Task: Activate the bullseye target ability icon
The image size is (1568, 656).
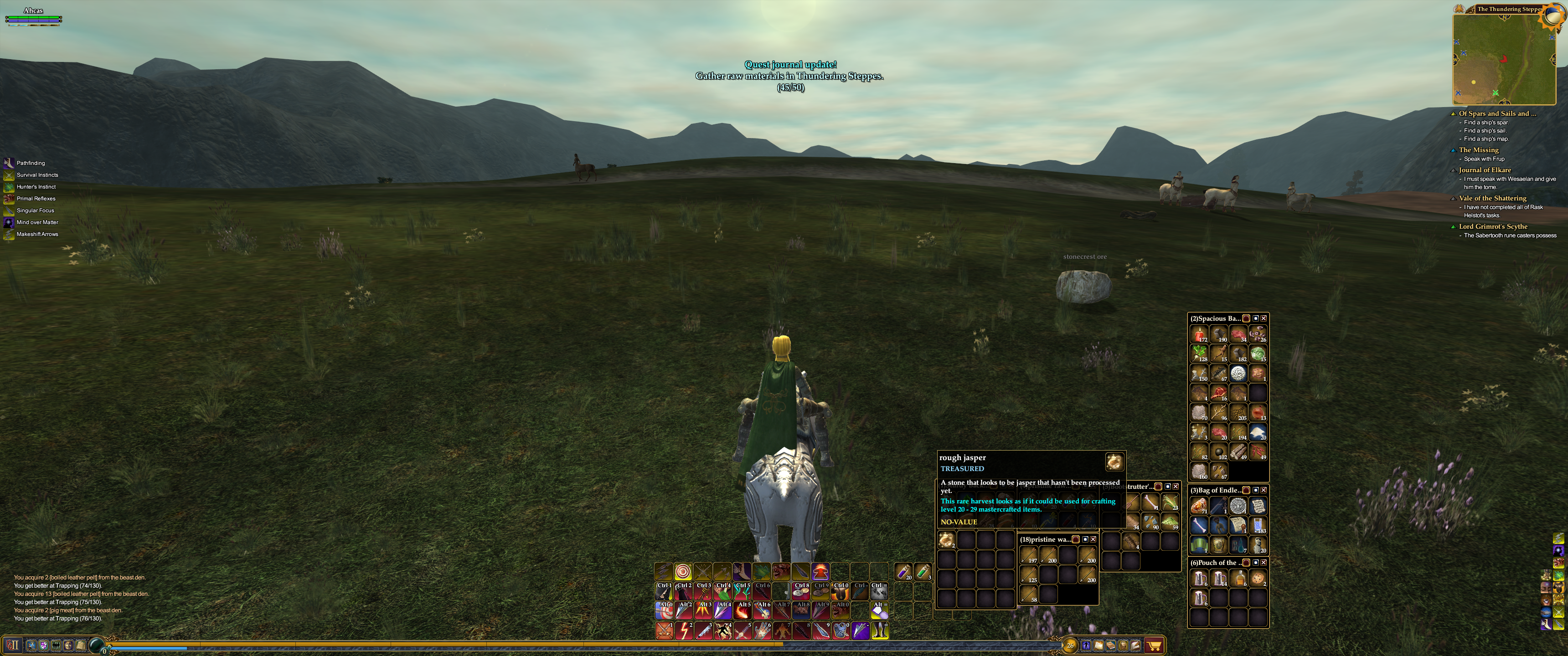Action: 683,571
